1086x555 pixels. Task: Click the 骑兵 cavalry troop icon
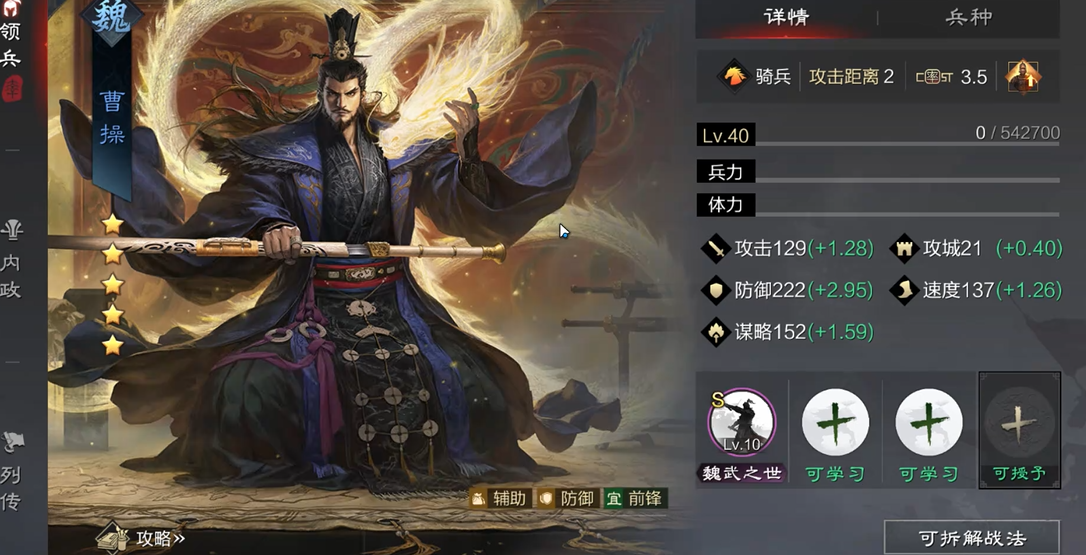(x=734, y=76)
